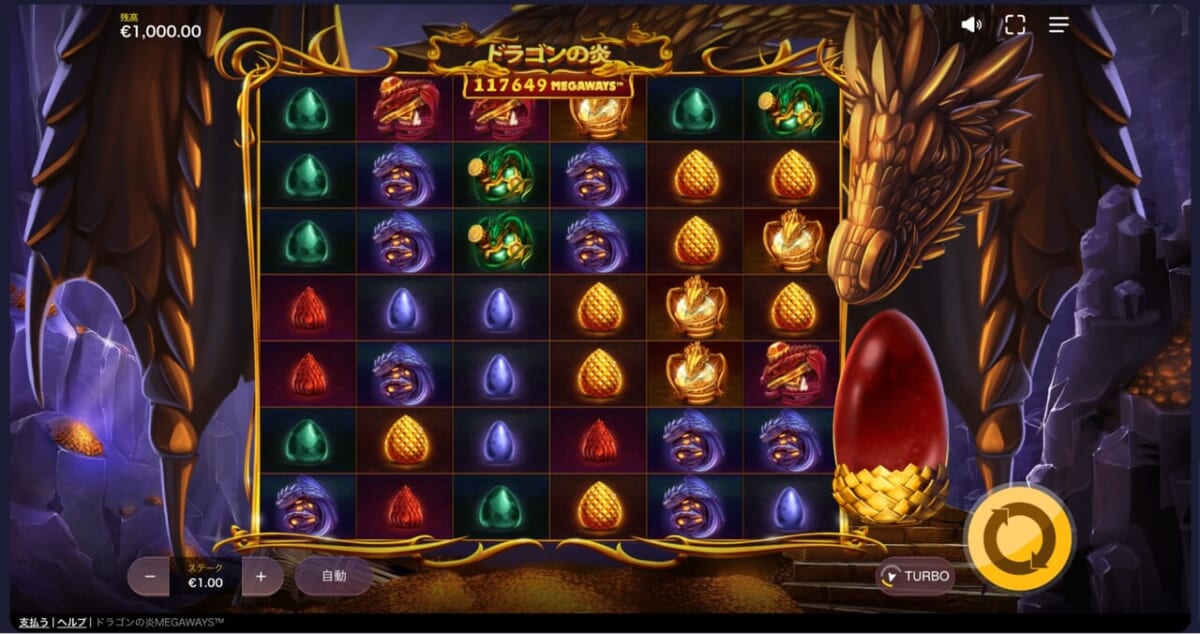
Task: Spin the reels with the golden button
Action: click(x=1018, y=539)
